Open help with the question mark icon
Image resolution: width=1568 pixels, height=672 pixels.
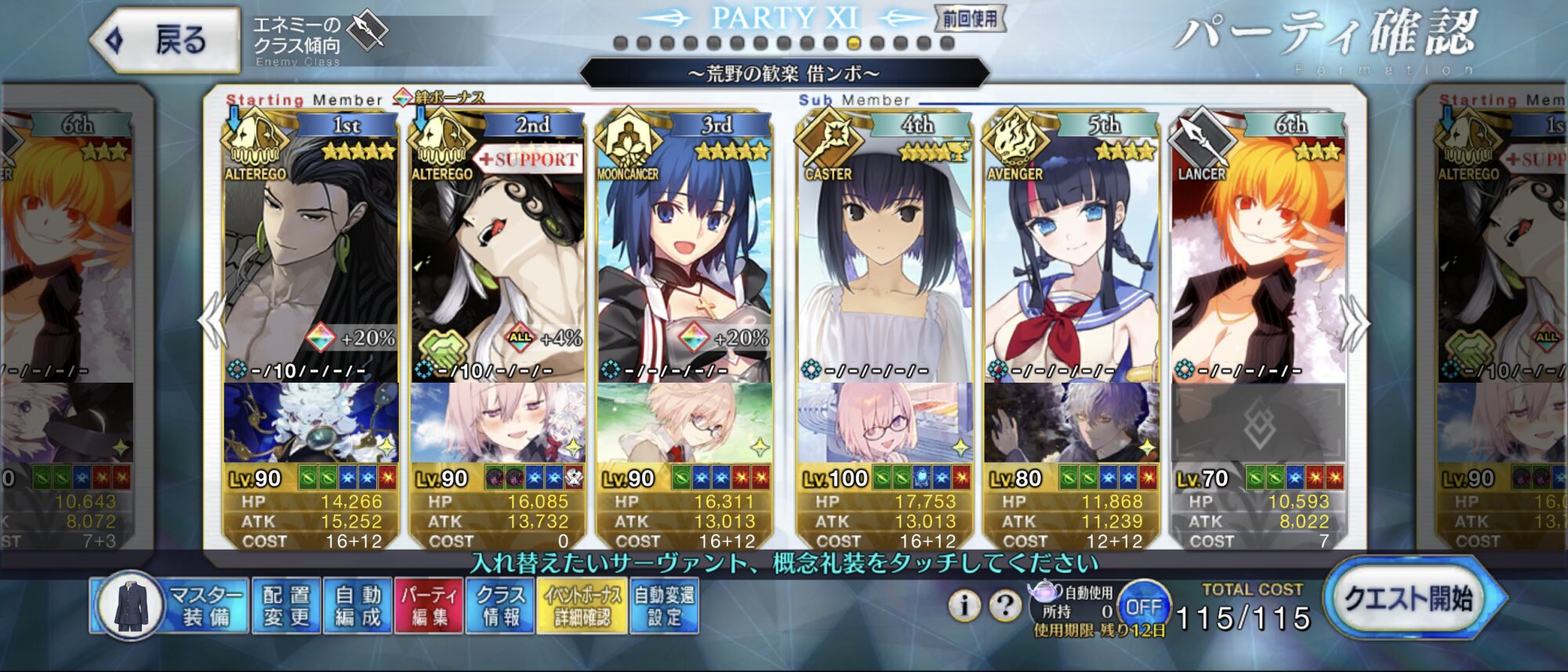pos(1004,605)
